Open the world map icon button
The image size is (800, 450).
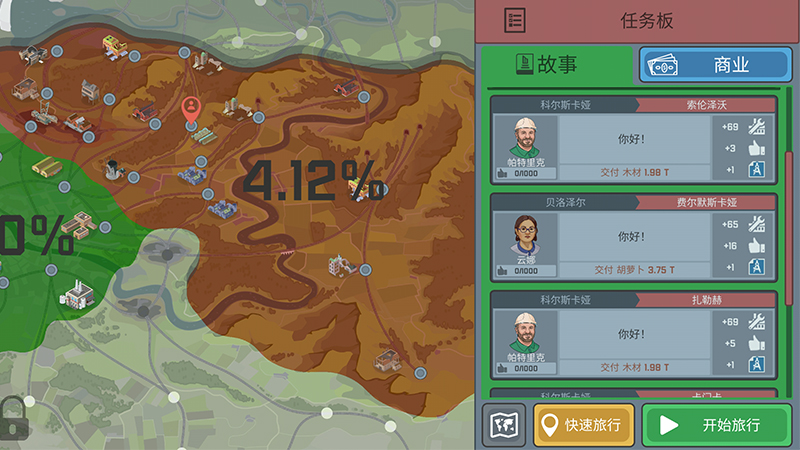pos(503,425)
